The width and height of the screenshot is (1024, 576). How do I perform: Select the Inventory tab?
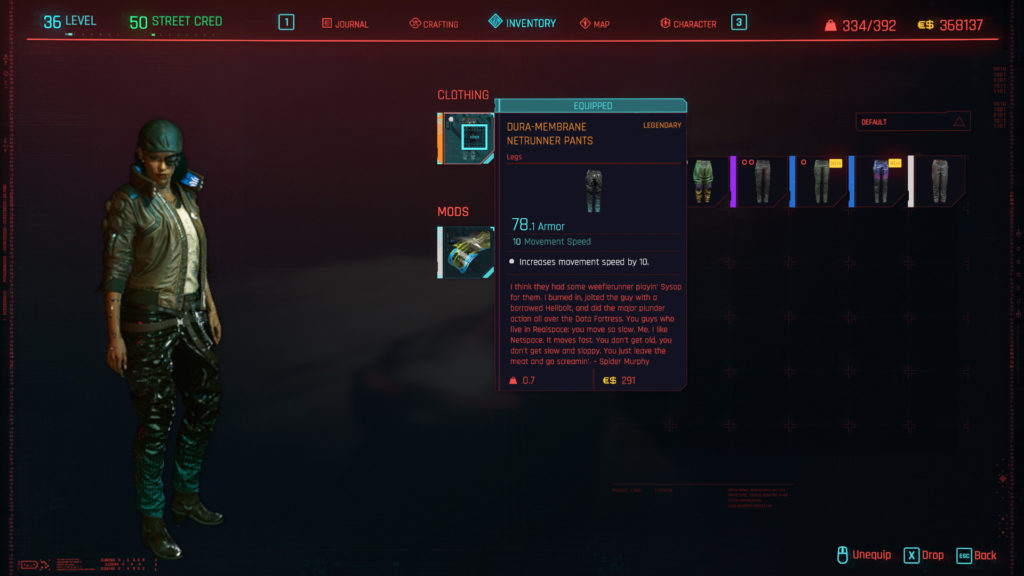[522, 22]
